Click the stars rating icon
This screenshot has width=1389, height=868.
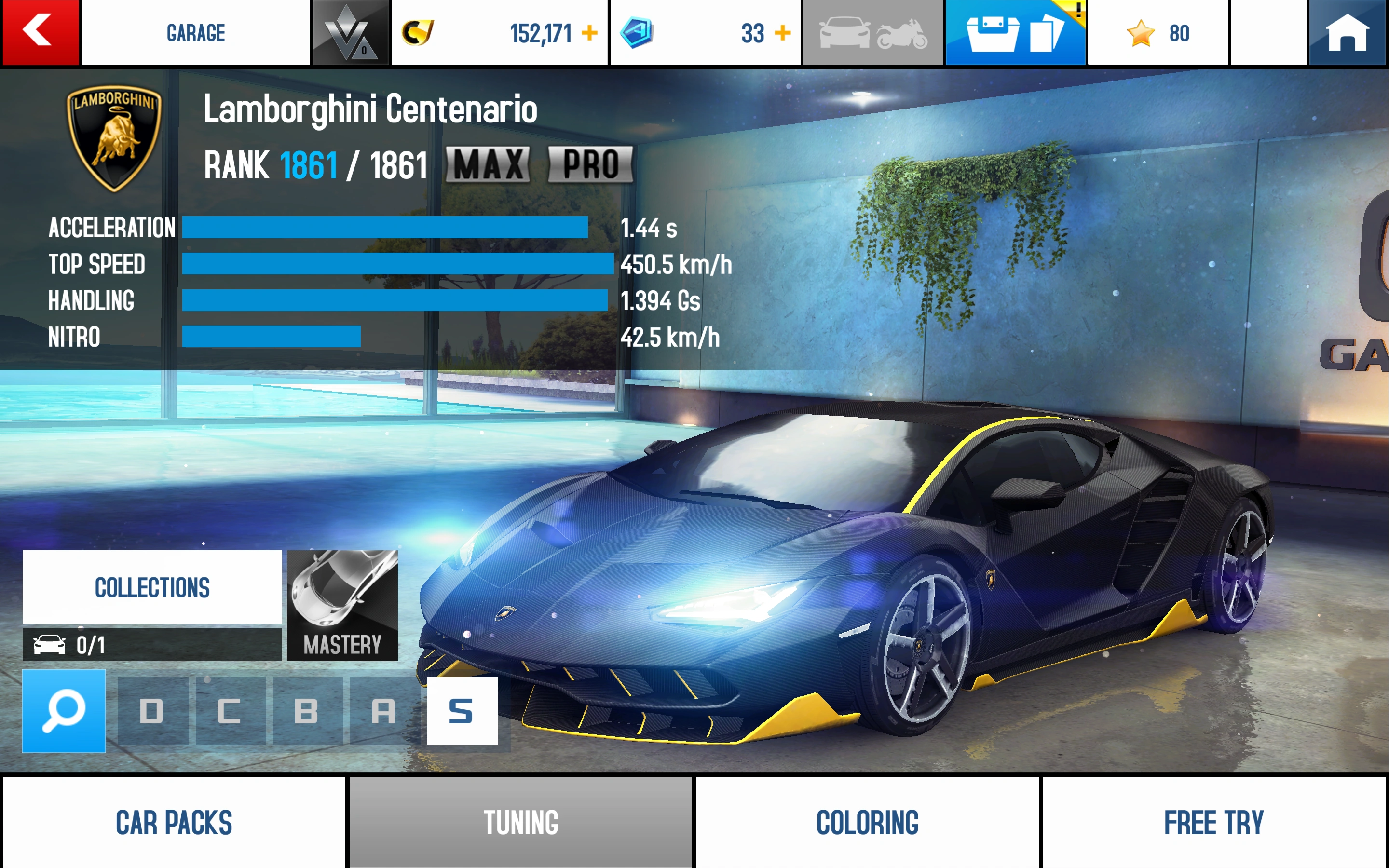tap(1142, 33)
